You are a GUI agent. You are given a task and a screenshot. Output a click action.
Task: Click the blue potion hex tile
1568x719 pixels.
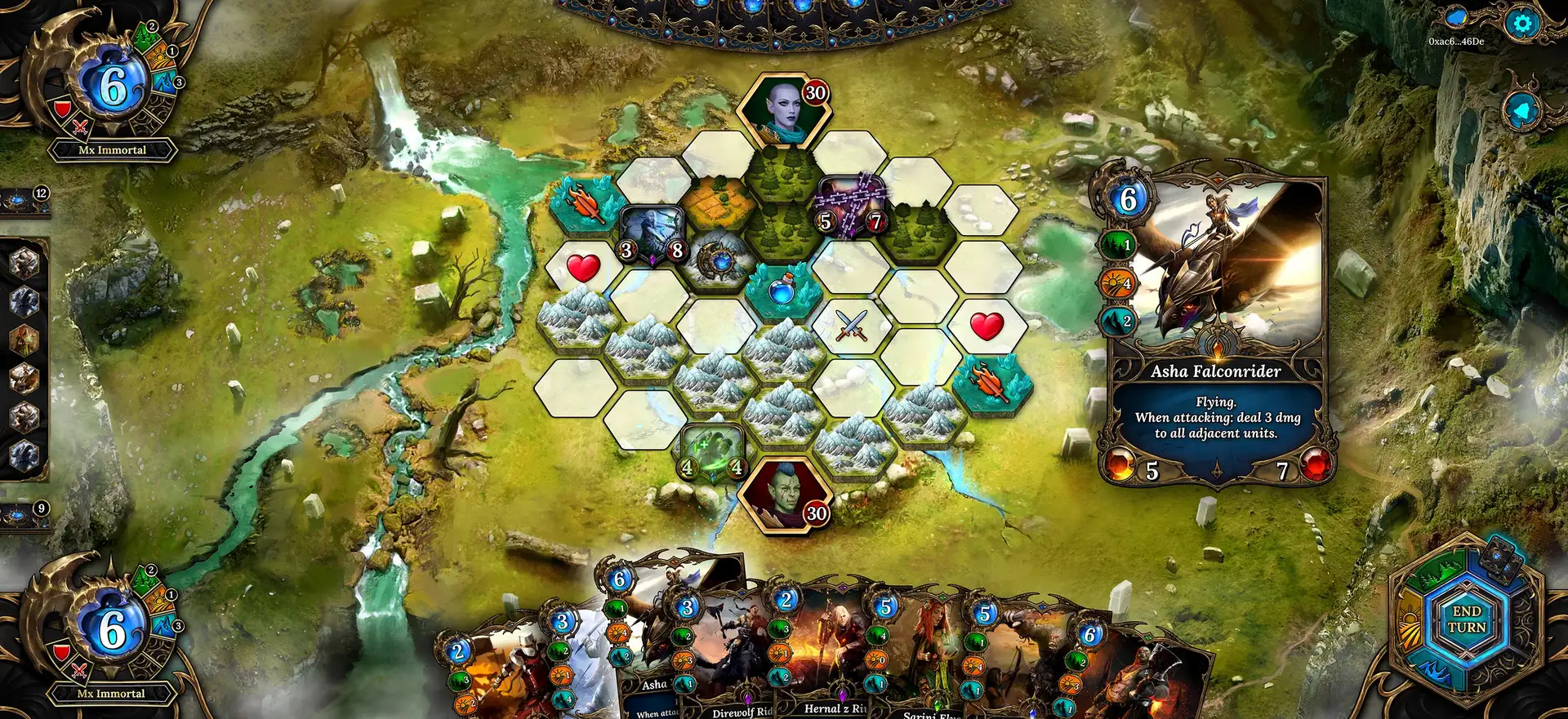pyautogui.click(x=782, y=290)
